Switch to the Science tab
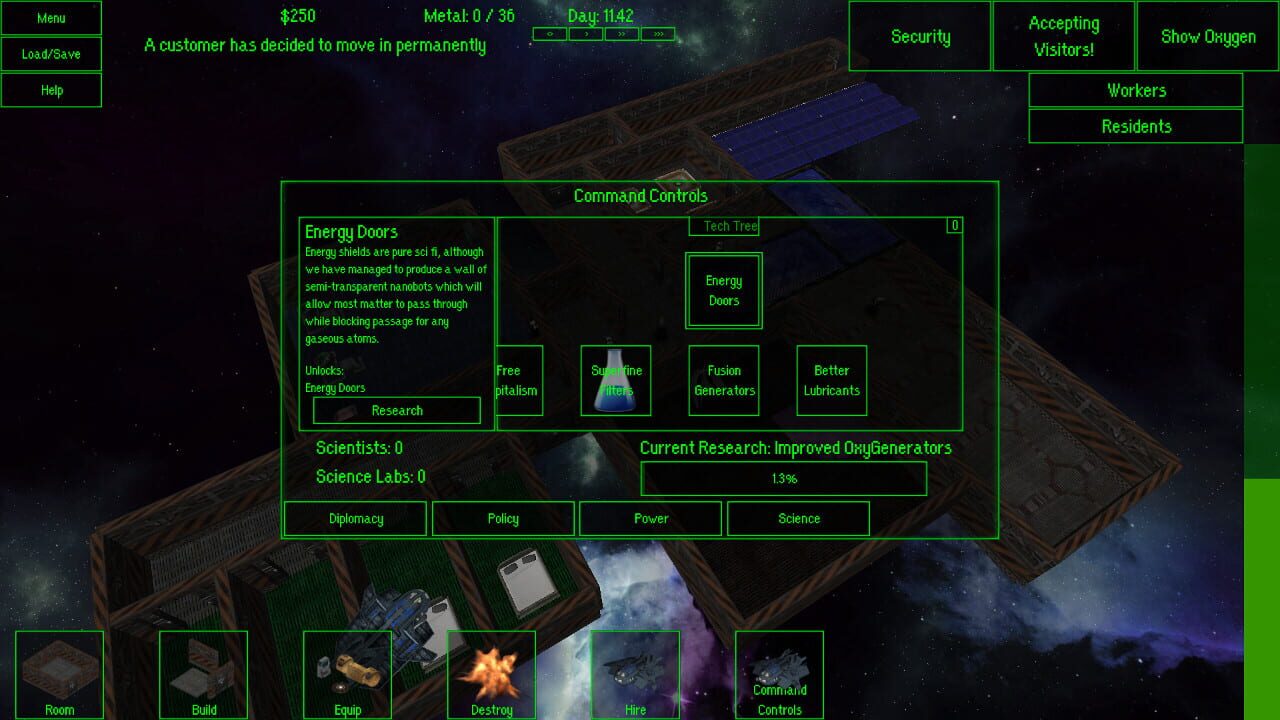The height and width of the screenshot is (720, 1280). 799,518
